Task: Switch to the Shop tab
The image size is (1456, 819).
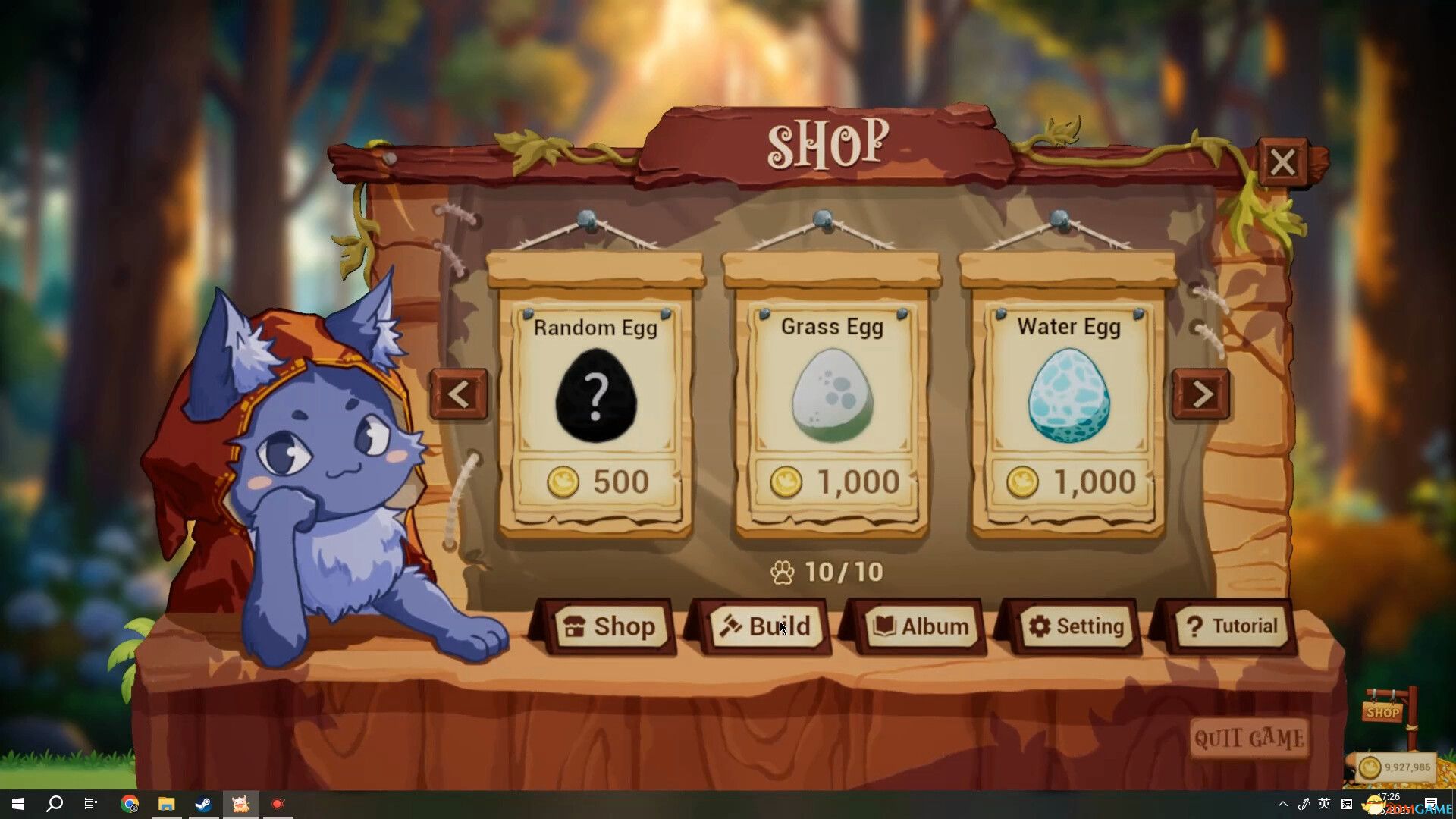Action: (x=610, y=626)
